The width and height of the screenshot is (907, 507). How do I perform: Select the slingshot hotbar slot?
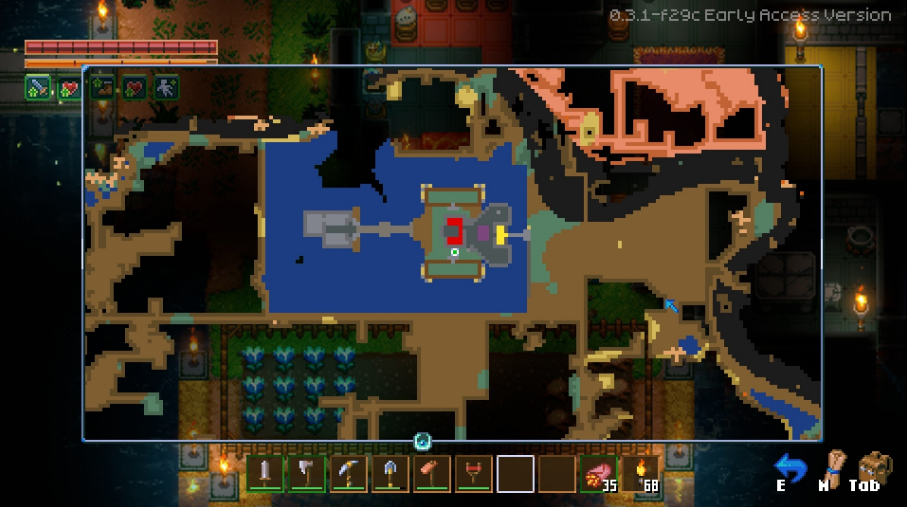tap(474, 473)
